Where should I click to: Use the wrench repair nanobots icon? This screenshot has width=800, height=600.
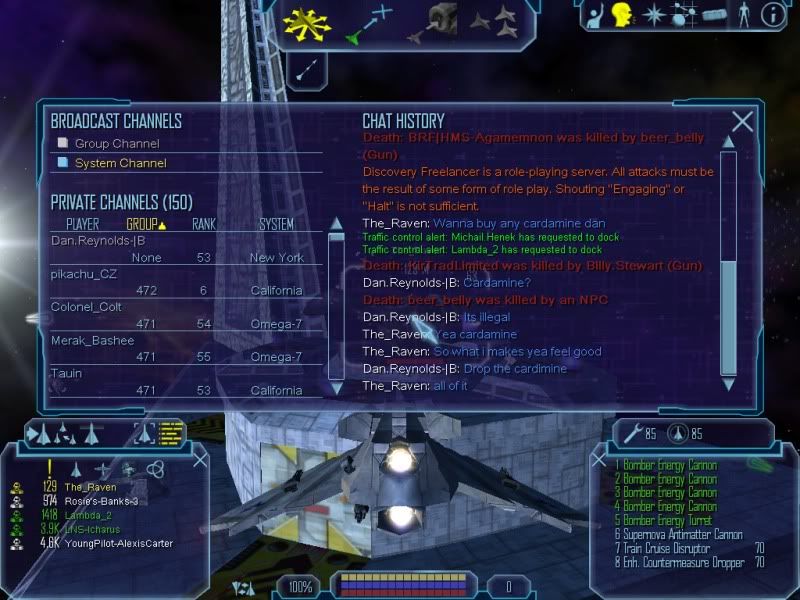pos(629,434)
